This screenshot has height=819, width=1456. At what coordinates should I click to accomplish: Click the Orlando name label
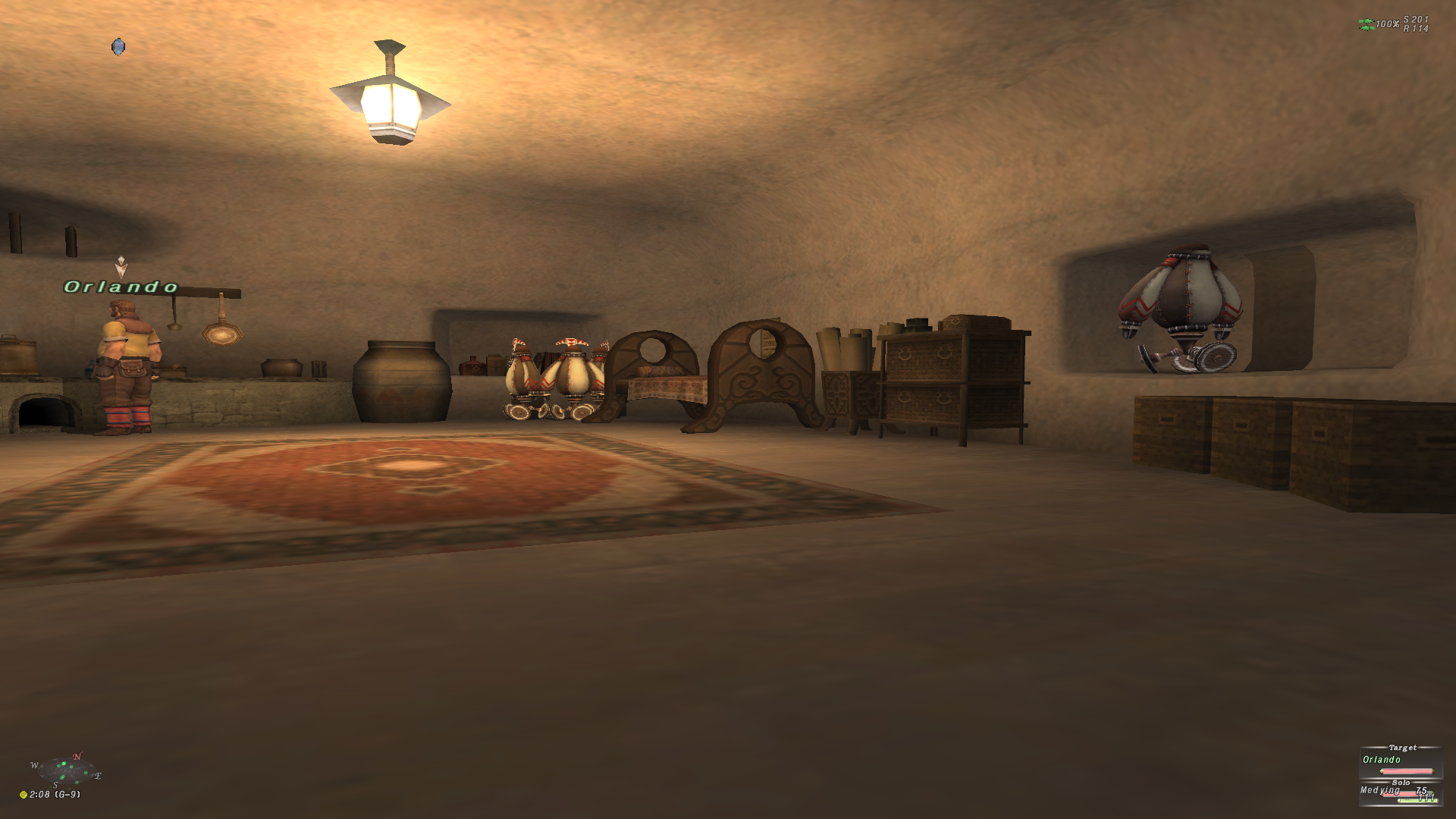(121, 287)
